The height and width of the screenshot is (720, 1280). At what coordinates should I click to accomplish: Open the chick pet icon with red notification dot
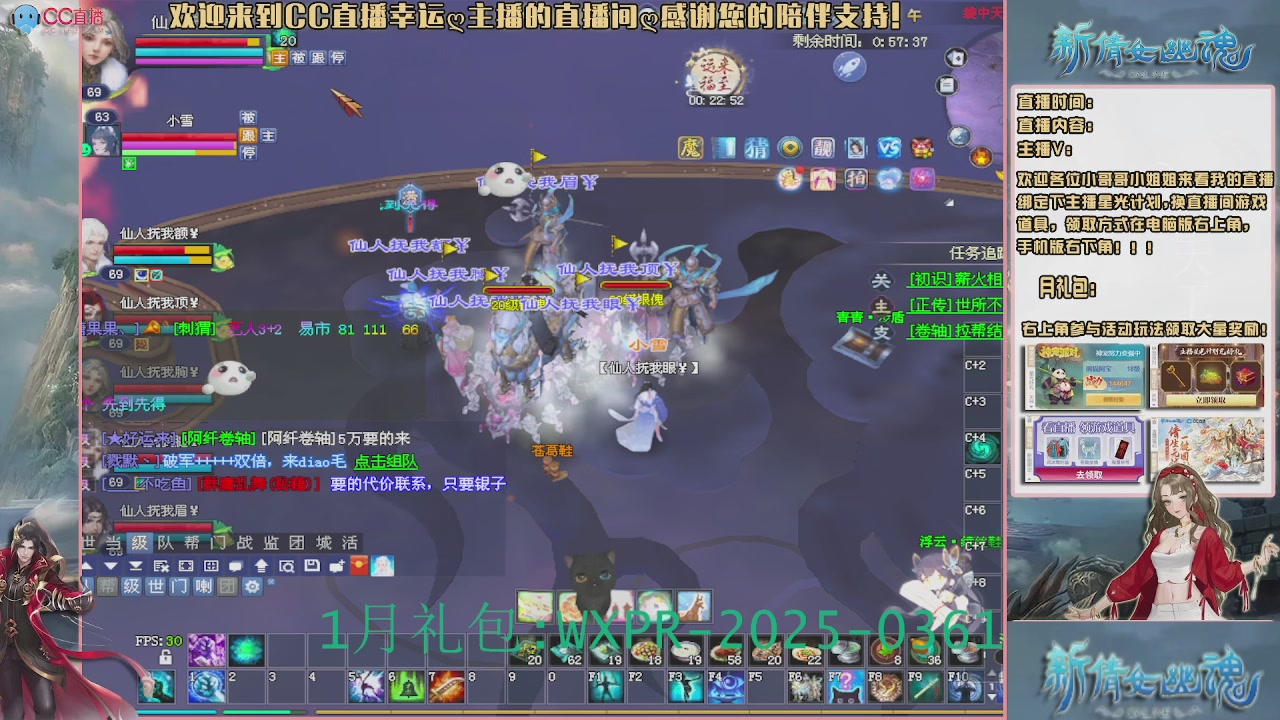pos(789,179)
